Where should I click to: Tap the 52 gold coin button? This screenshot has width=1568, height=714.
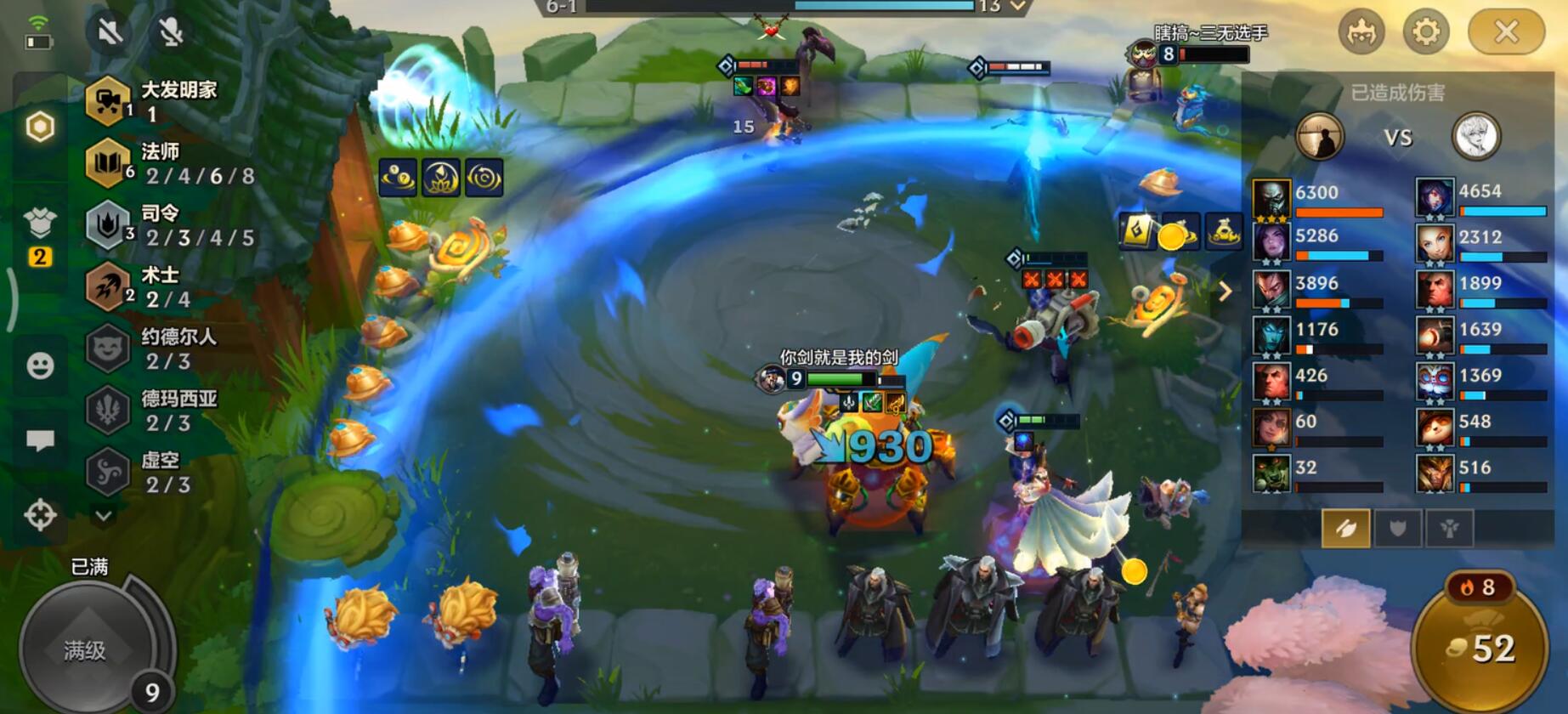click(x=1480, y=649)
